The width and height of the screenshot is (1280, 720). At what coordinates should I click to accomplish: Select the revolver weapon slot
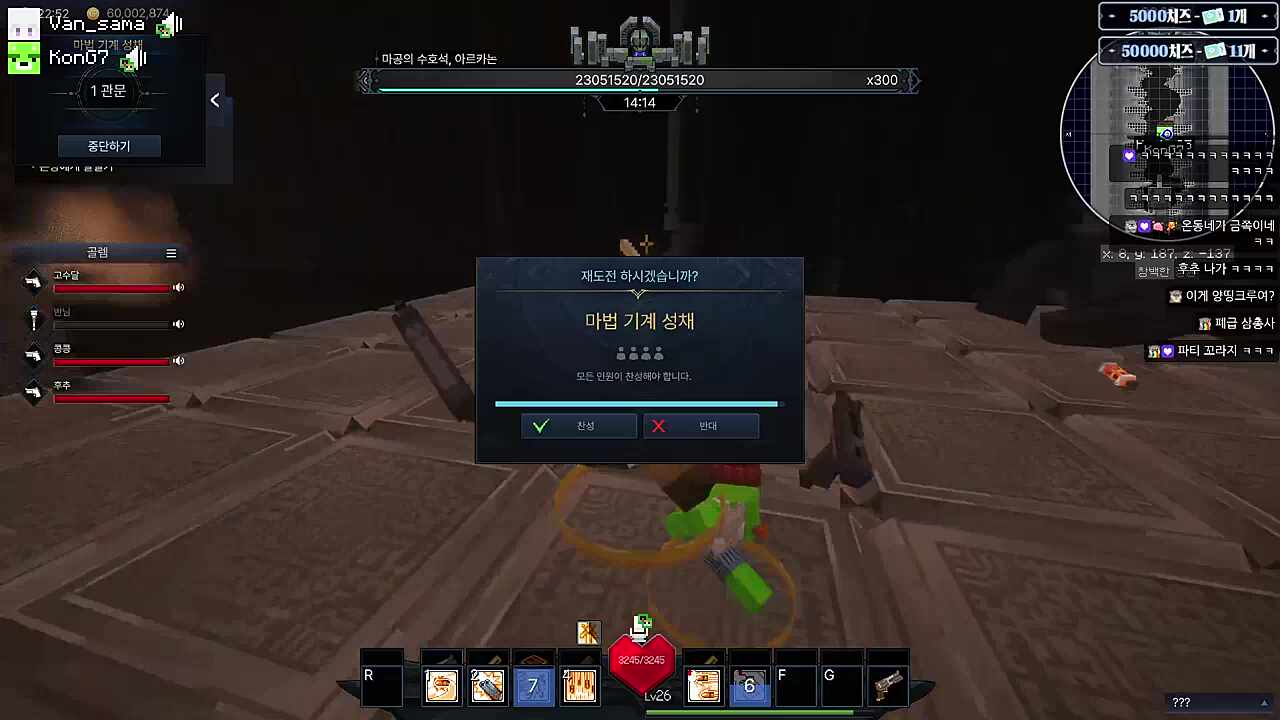[x=887, y=686]
